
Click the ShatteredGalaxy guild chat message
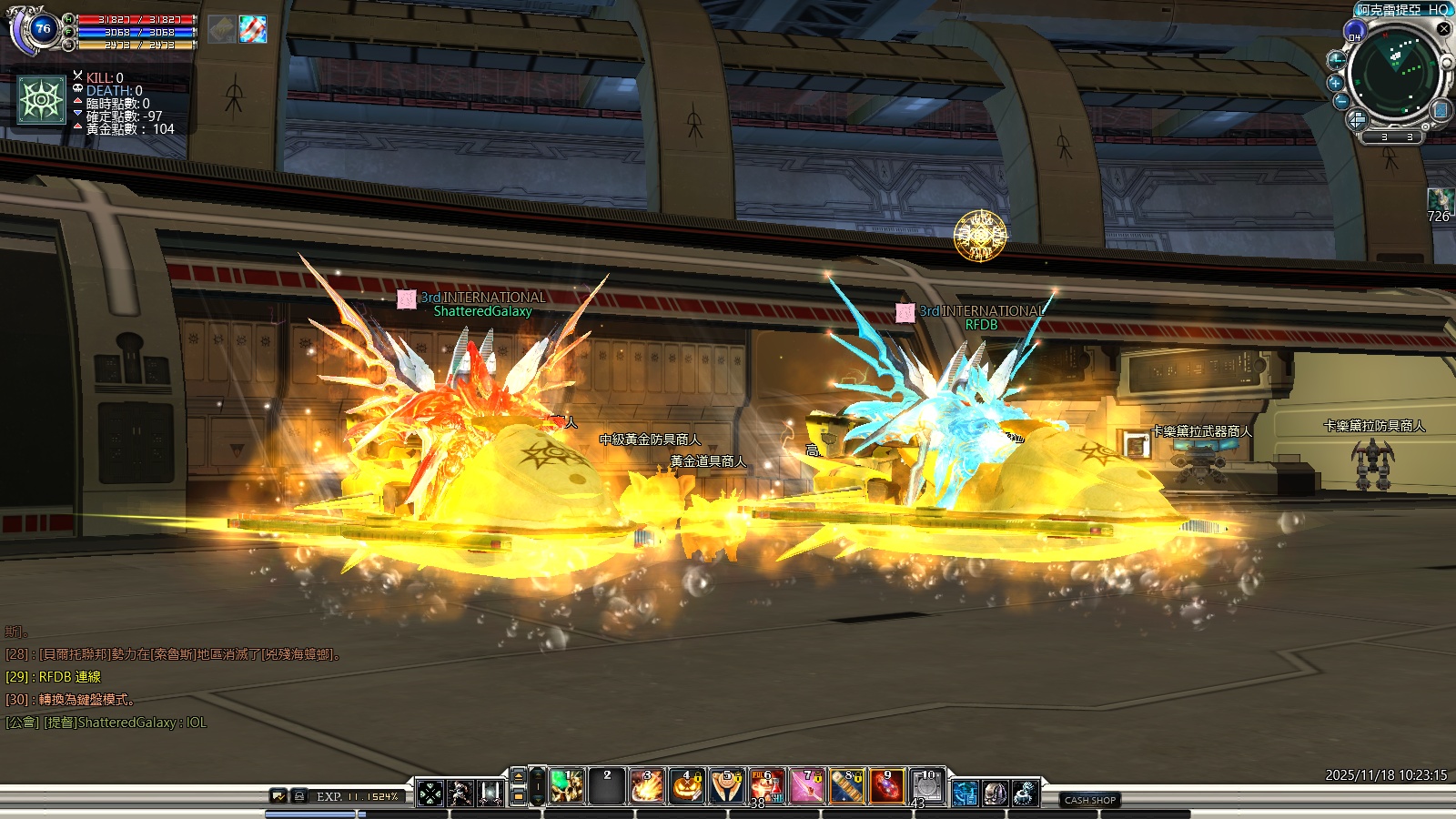[x=106, y=723]
